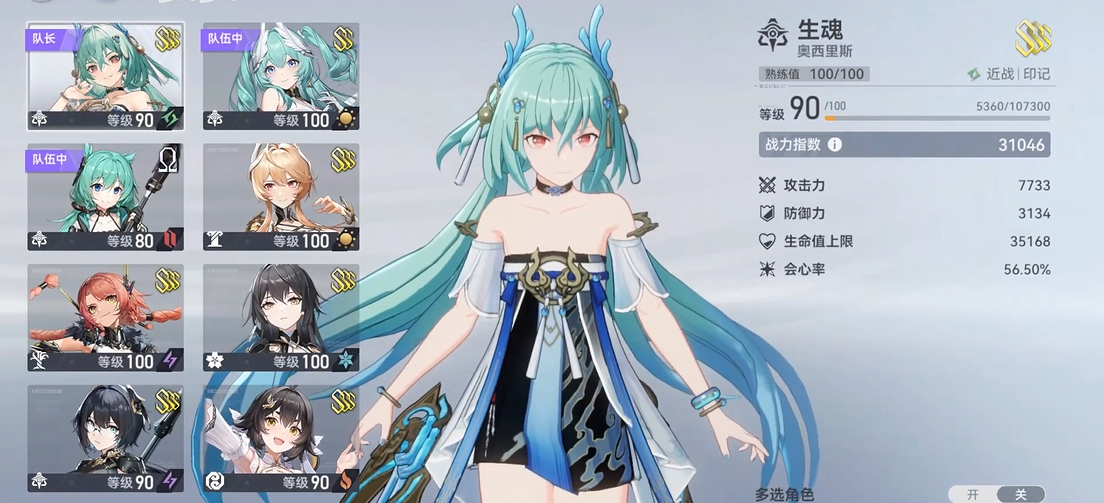This screenshot has width=1104, height=503.
Task: Select the short black-haired level 90 lightning character
Action: (x=105, y=439)
